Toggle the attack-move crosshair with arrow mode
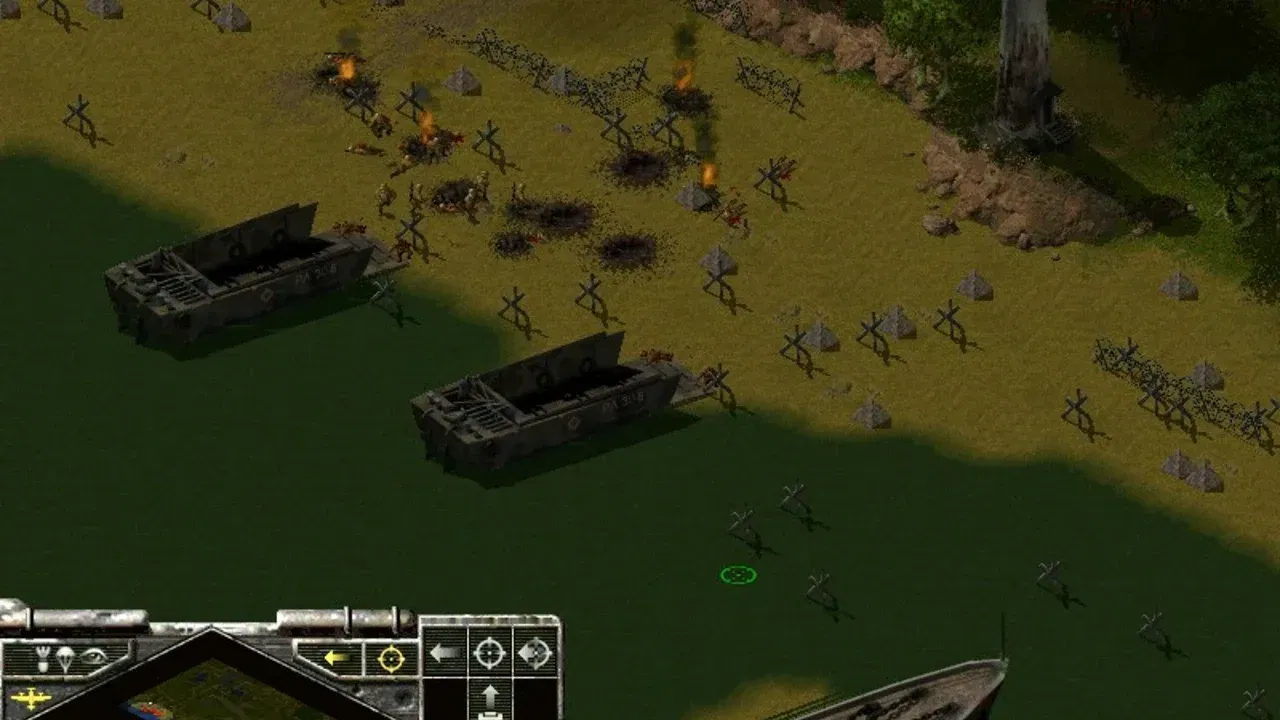Image resolution: width=1280 pixels, height=720 pixels. pos(534,652)
